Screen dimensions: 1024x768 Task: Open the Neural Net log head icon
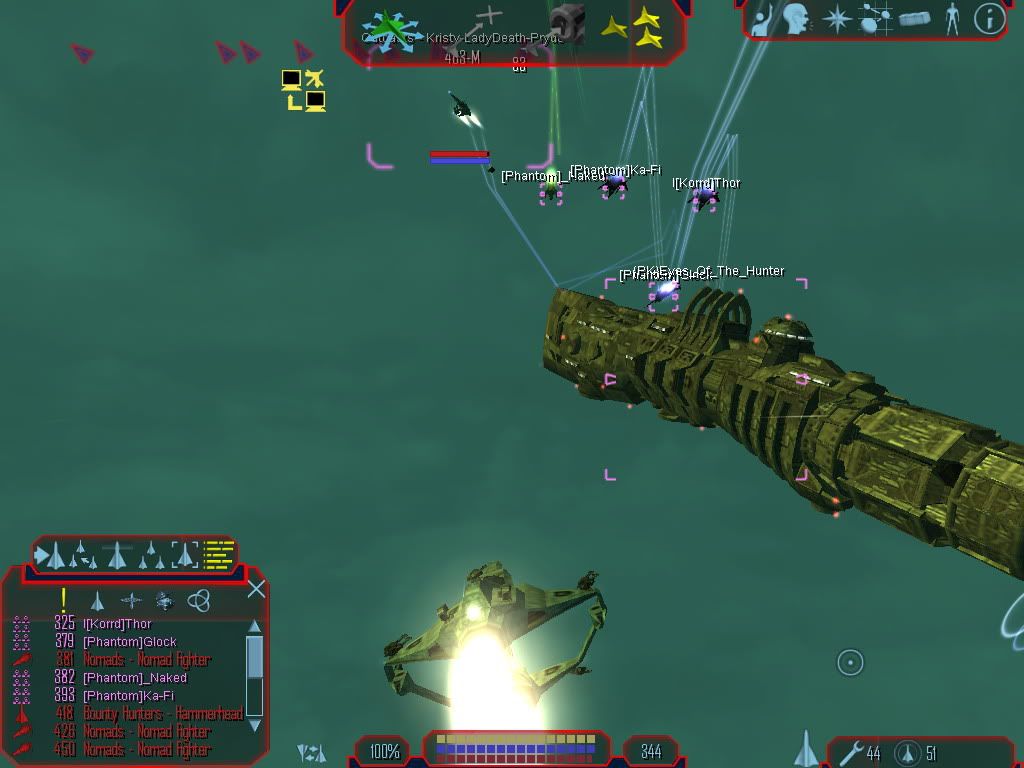[796, 19]
